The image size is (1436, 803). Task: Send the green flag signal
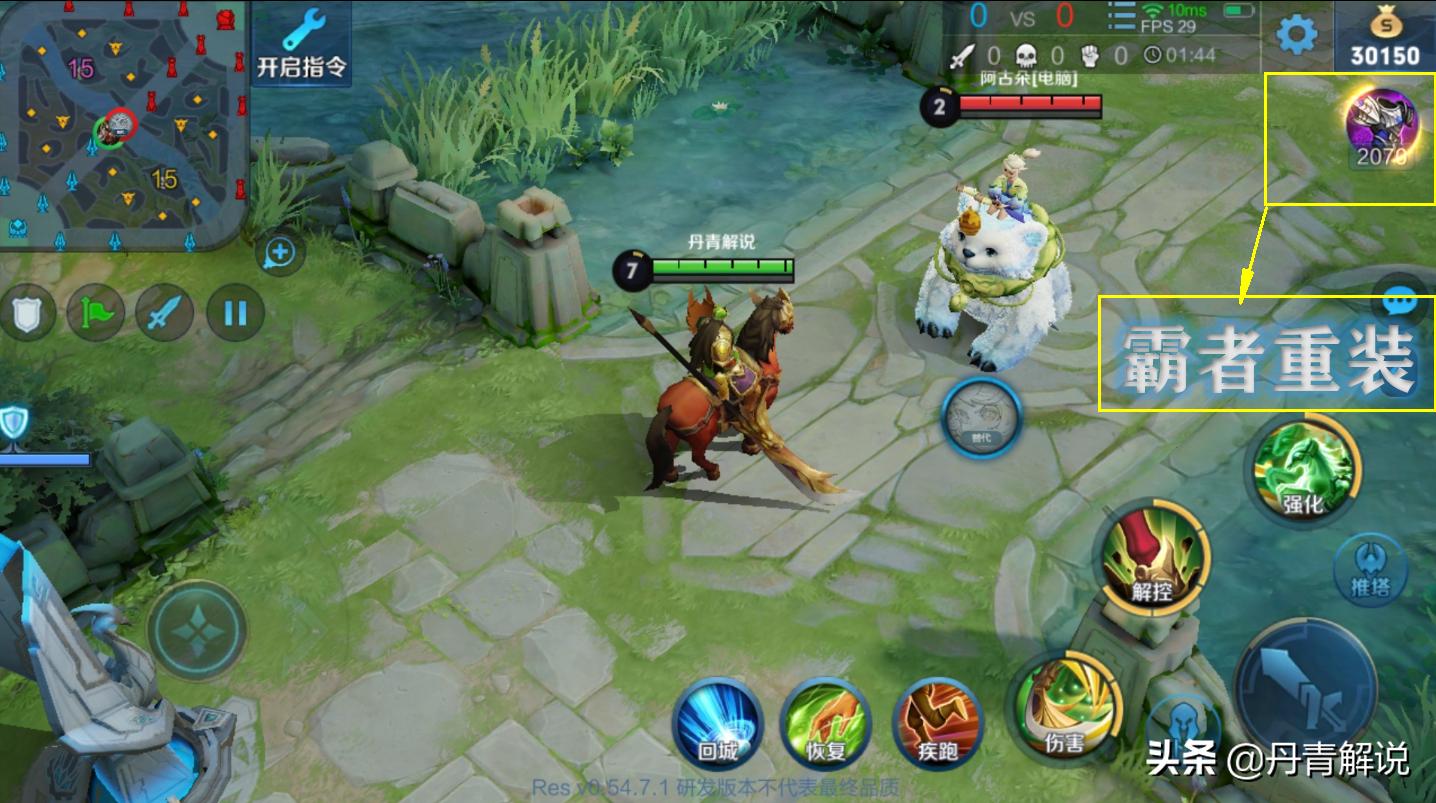tap(95, 313)
